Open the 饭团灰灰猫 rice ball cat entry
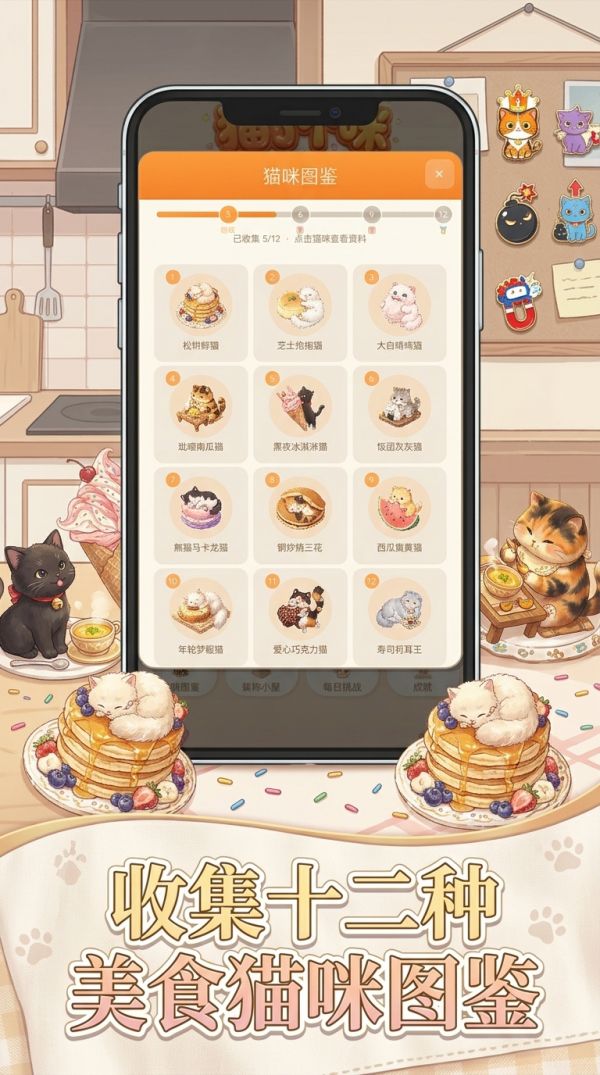 pyautogui.click(x=399, y=412)
